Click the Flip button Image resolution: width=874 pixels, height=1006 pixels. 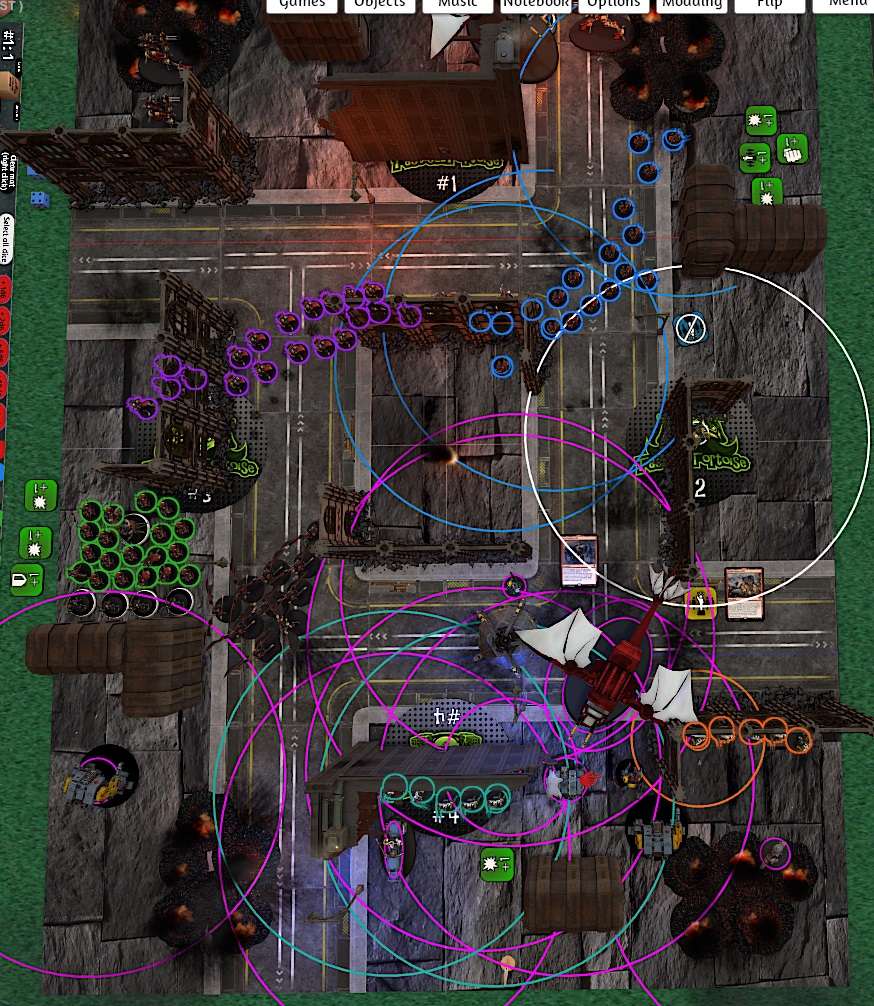[769, 5]
